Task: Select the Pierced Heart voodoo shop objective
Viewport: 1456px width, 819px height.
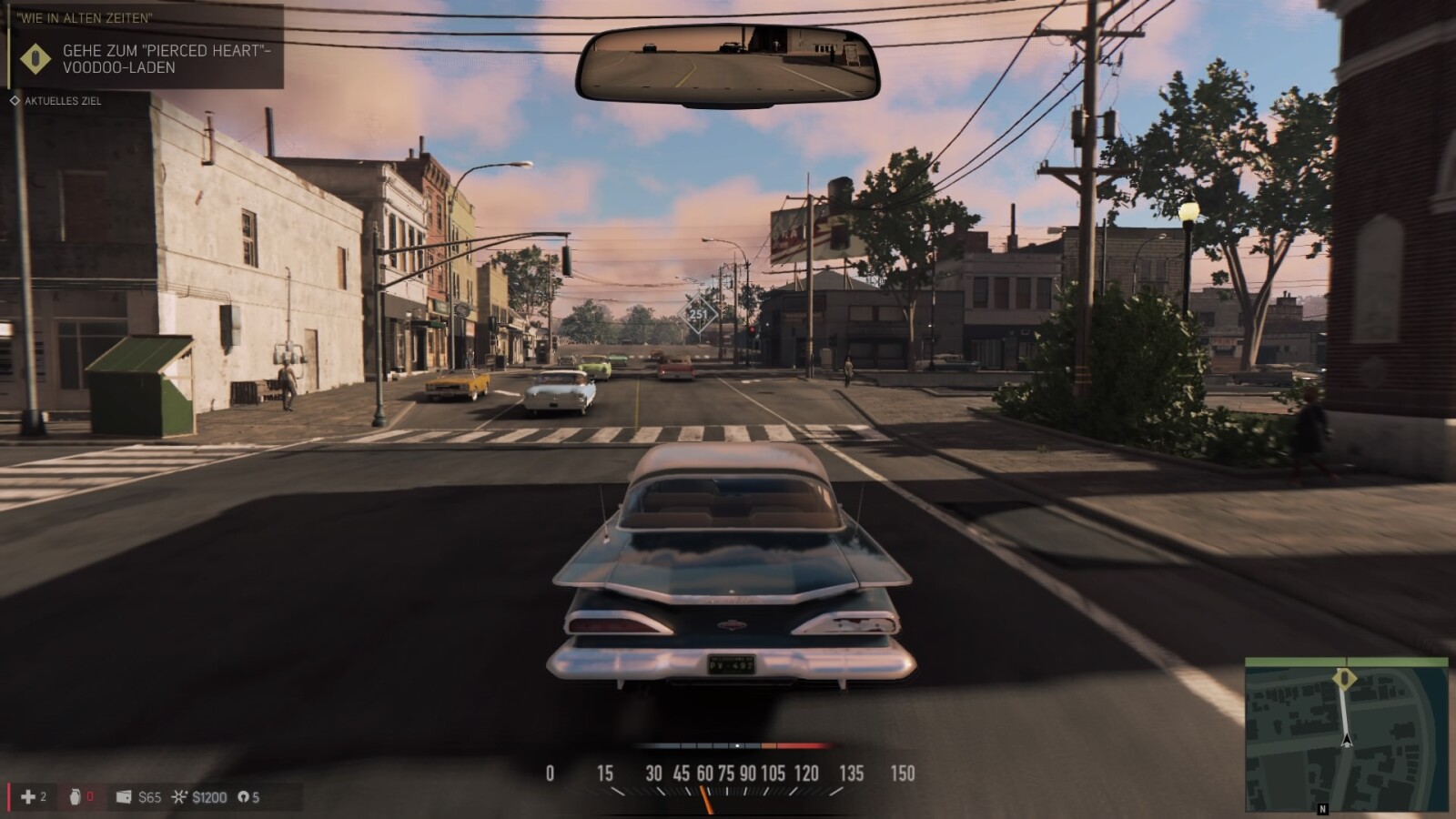Action: (167, 58)
